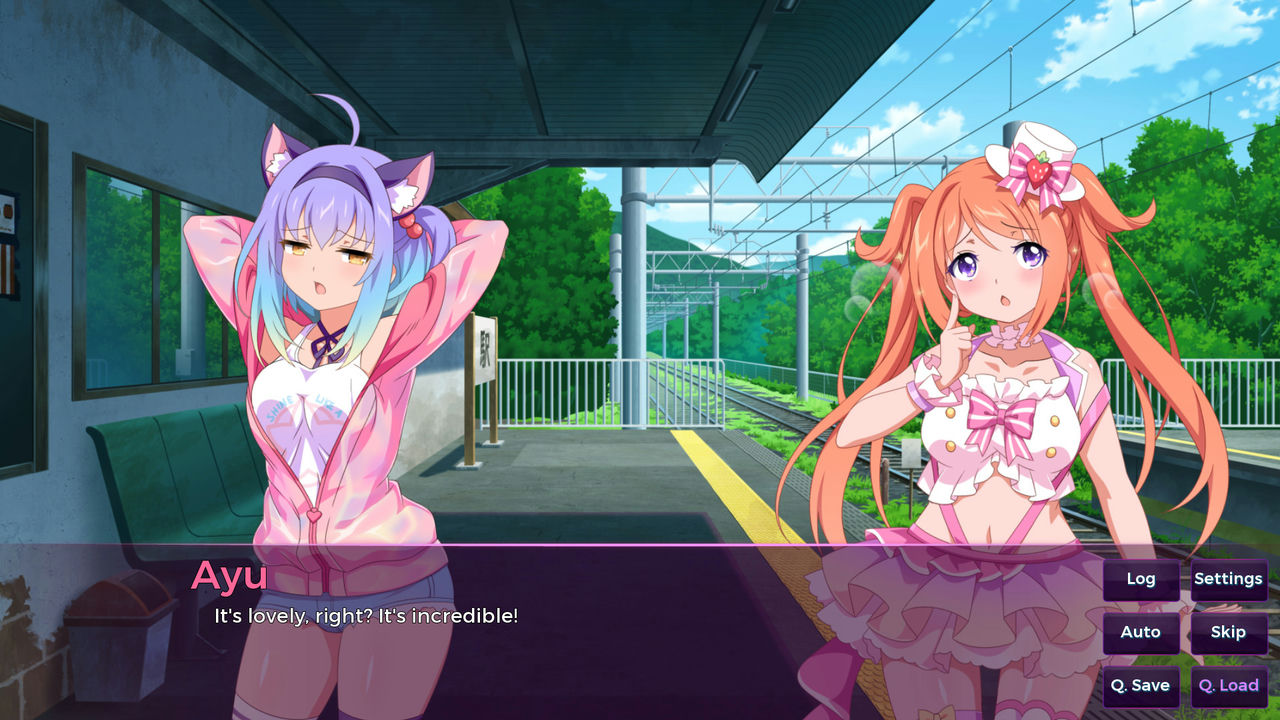Click the highlighted Q. Load button
This screenshot has width=1280, height=720.
pos(1228,686)
